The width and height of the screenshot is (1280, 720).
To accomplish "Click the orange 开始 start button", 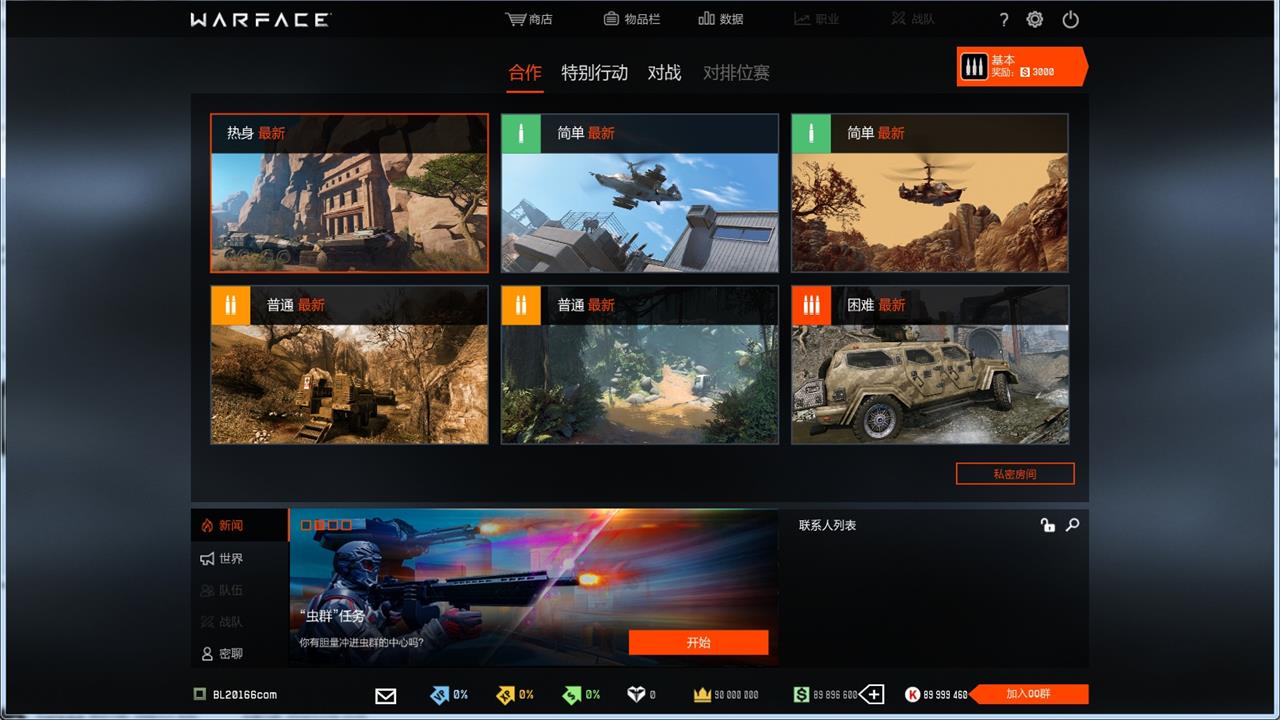I will pos(698,642).
